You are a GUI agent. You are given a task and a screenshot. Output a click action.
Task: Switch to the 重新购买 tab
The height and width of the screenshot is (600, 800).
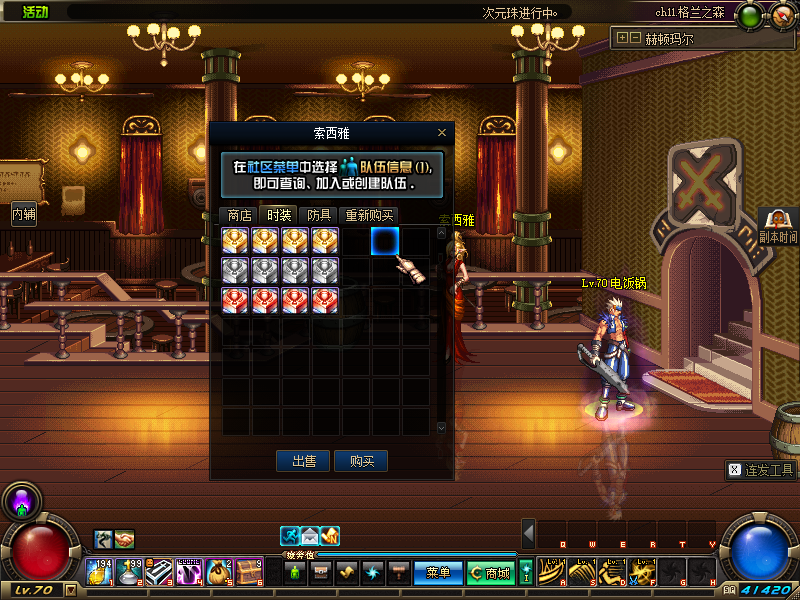[369, 215]
